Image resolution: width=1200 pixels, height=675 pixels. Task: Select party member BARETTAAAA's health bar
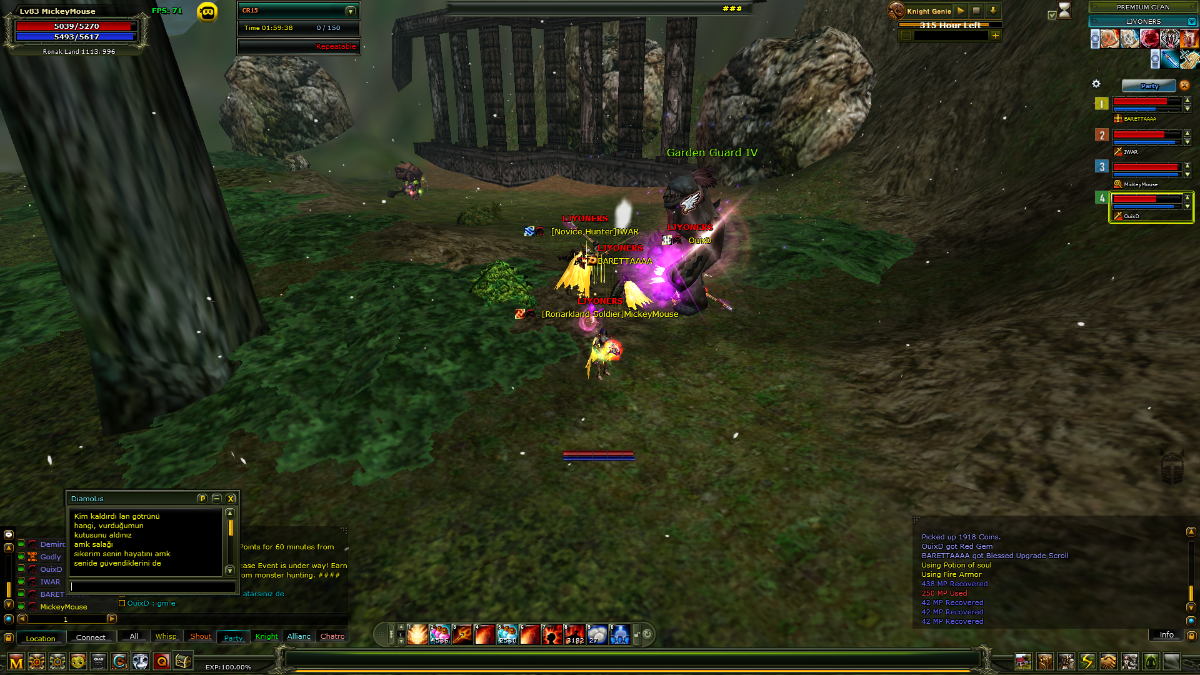tap(1146, 101)
